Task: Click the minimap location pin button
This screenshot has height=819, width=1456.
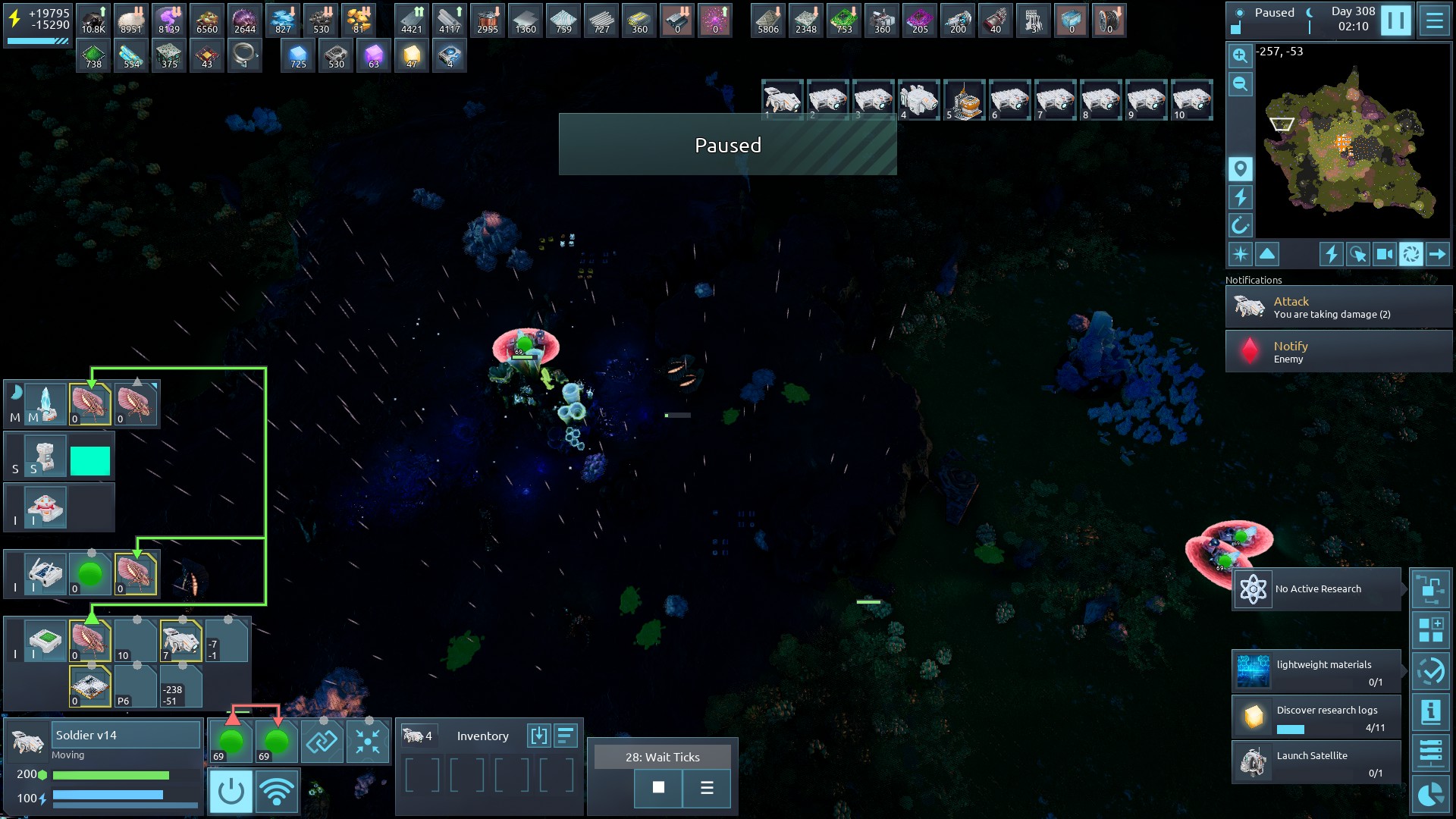Action: tap(1240, 168)
